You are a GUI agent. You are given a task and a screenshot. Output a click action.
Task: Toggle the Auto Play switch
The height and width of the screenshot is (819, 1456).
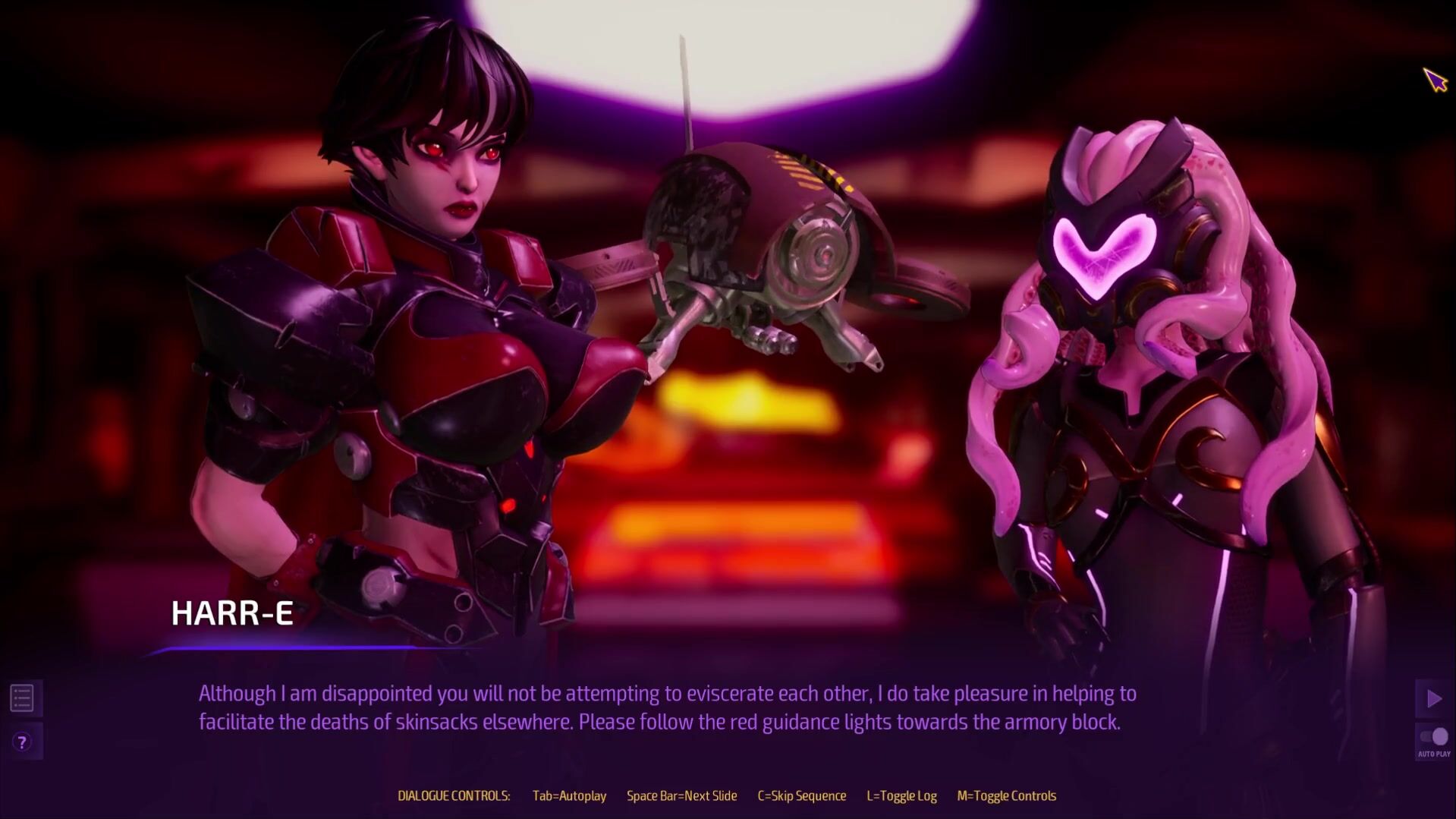click(1434, 737)
